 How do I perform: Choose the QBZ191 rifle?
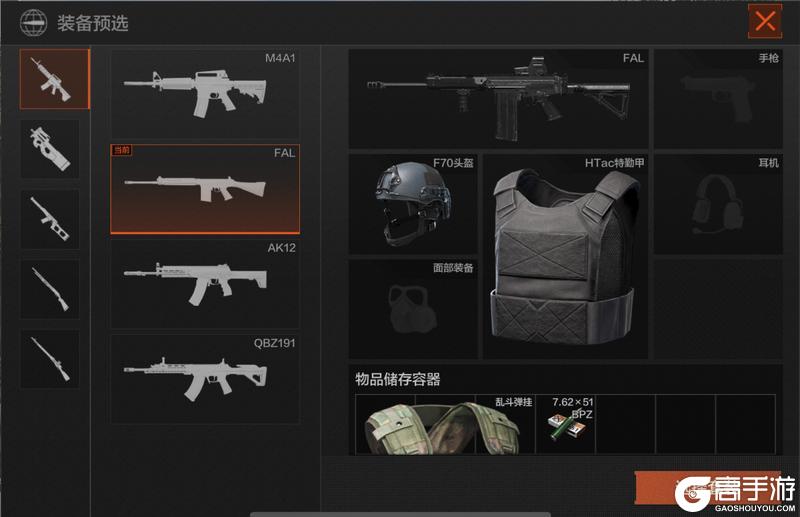pyautogui.click(x=204, y=379)
